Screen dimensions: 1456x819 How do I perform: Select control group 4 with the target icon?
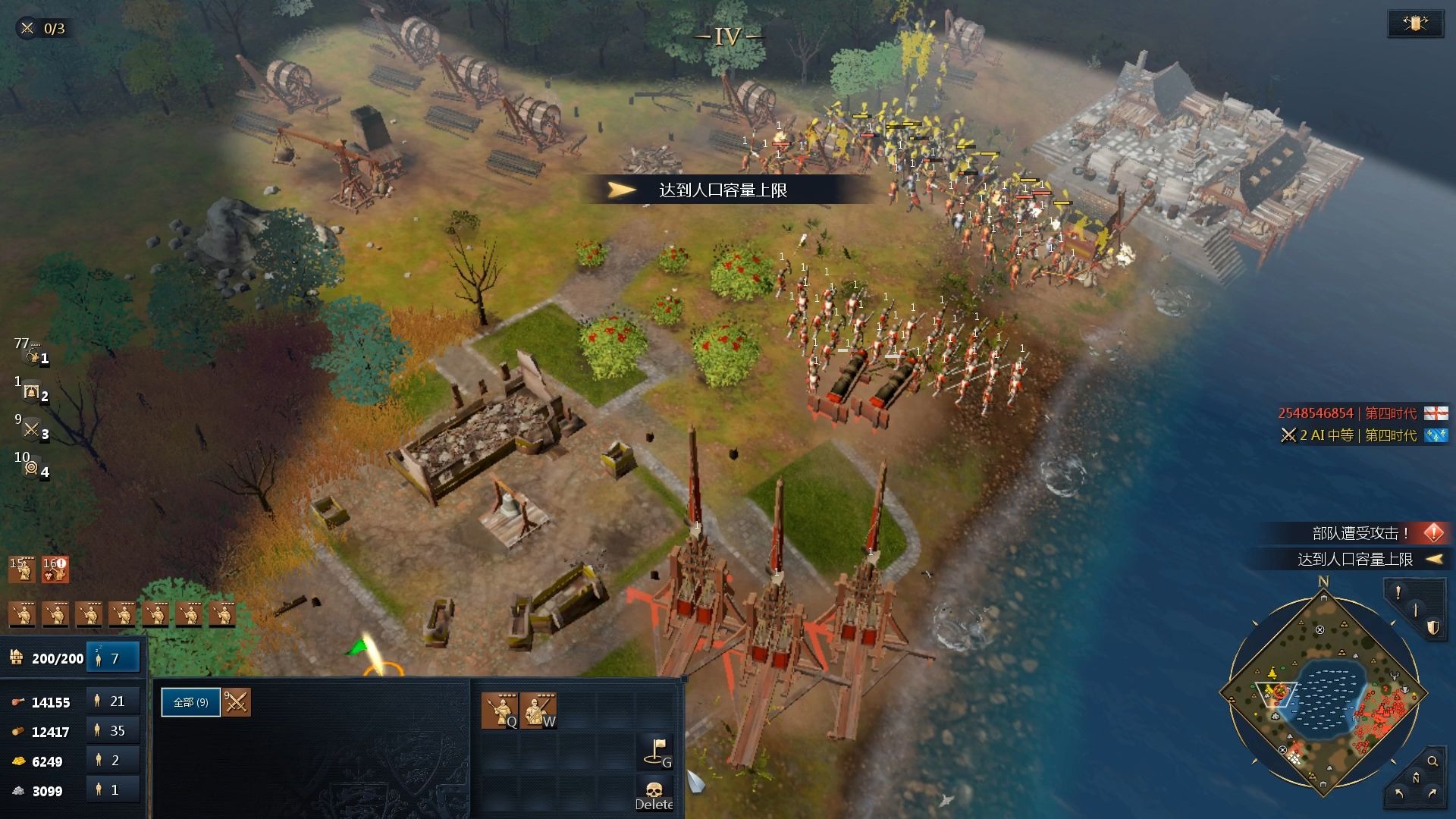(x=32, y=468)
